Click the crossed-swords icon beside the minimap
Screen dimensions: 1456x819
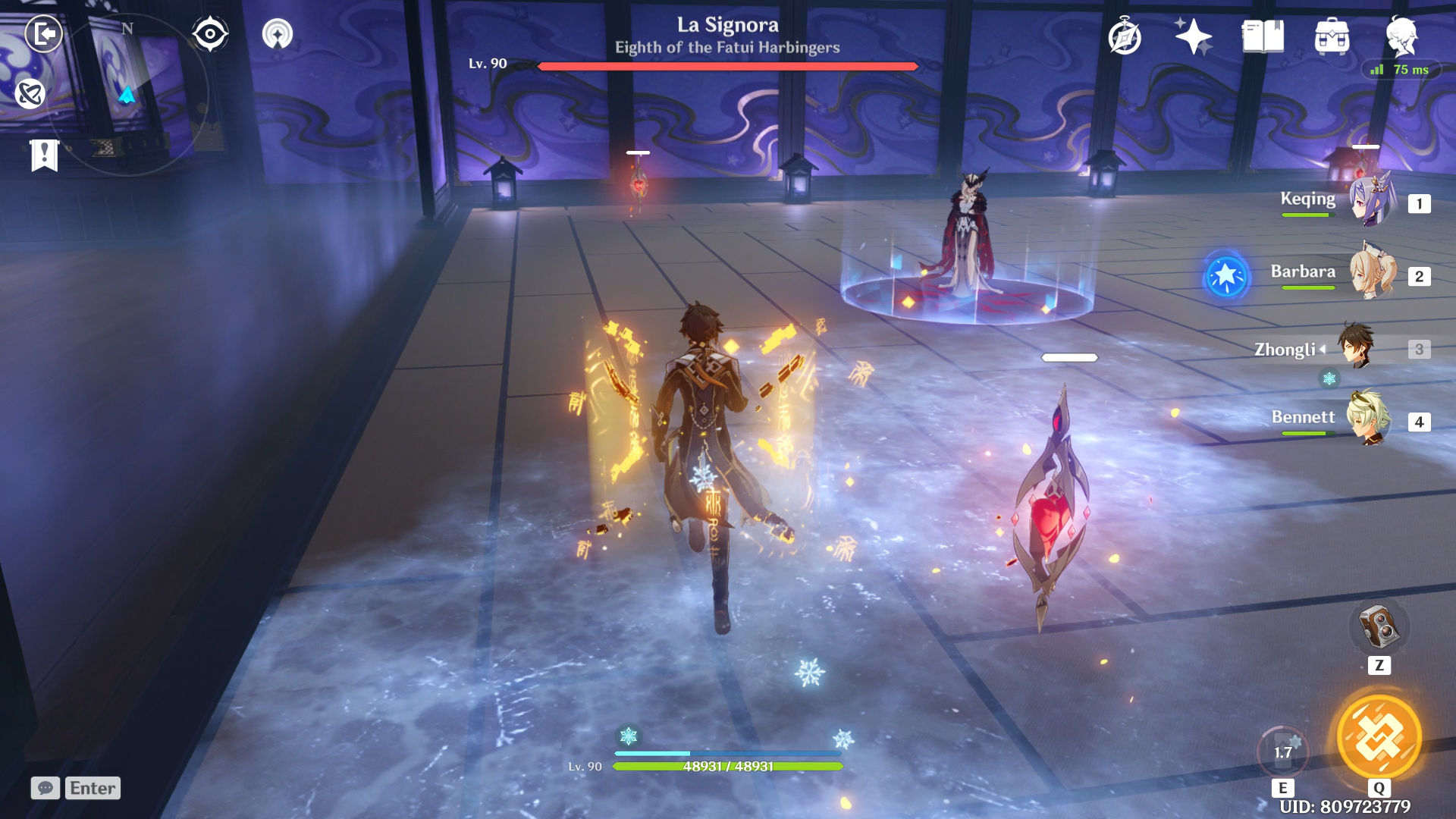click(x=30, y=94)
